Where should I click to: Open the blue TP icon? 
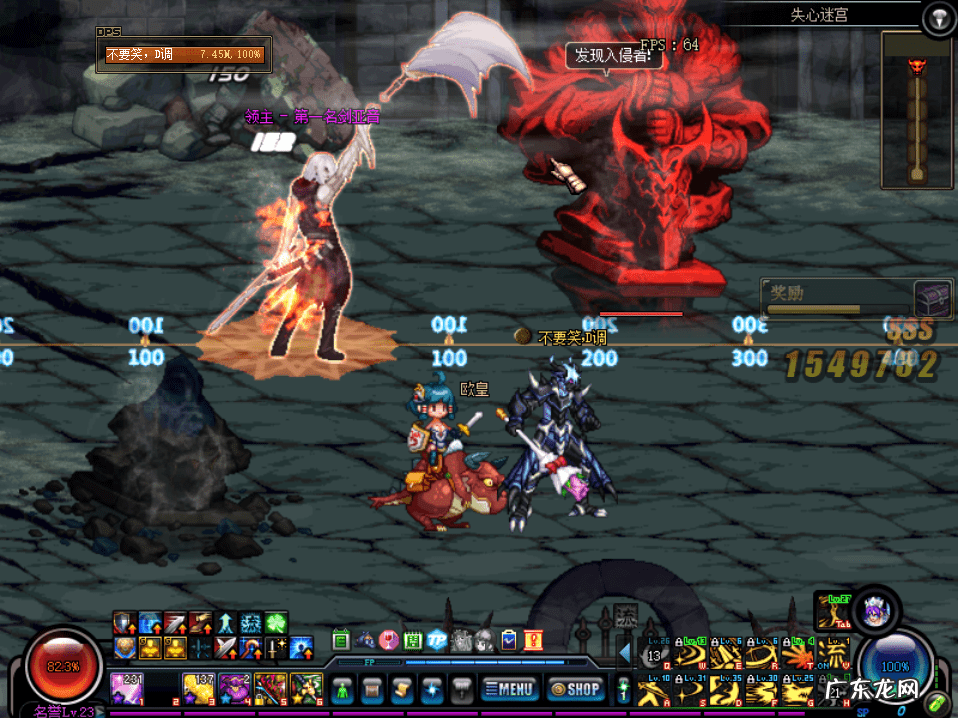pyautogui.click(x=436, y=641)
